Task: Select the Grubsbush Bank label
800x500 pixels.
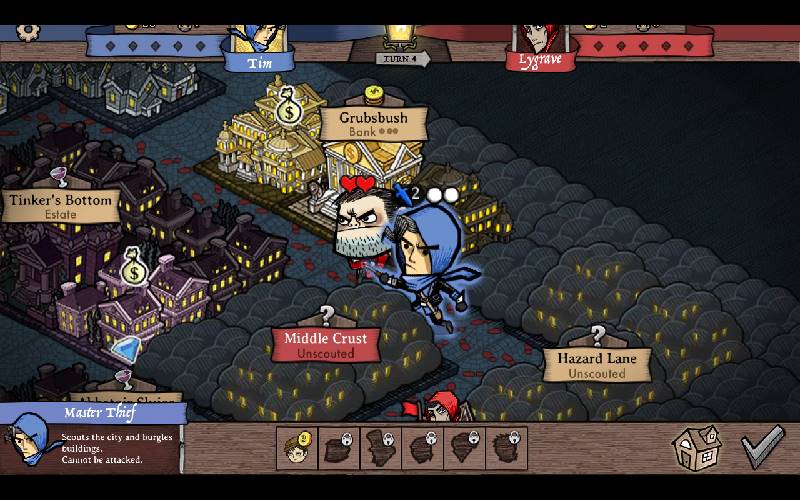Action: click(373, 123)
